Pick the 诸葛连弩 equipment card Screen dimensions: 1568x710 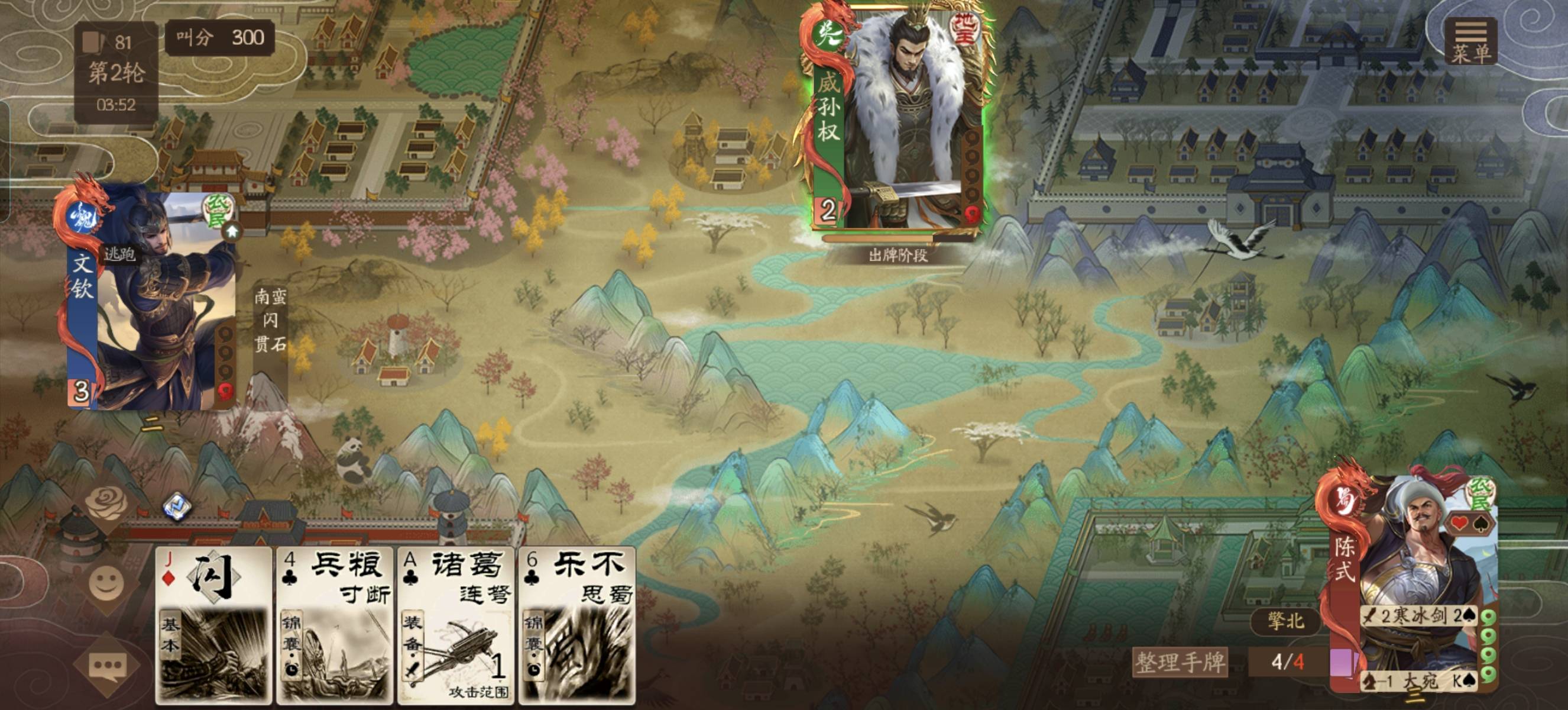coord(456,624)
